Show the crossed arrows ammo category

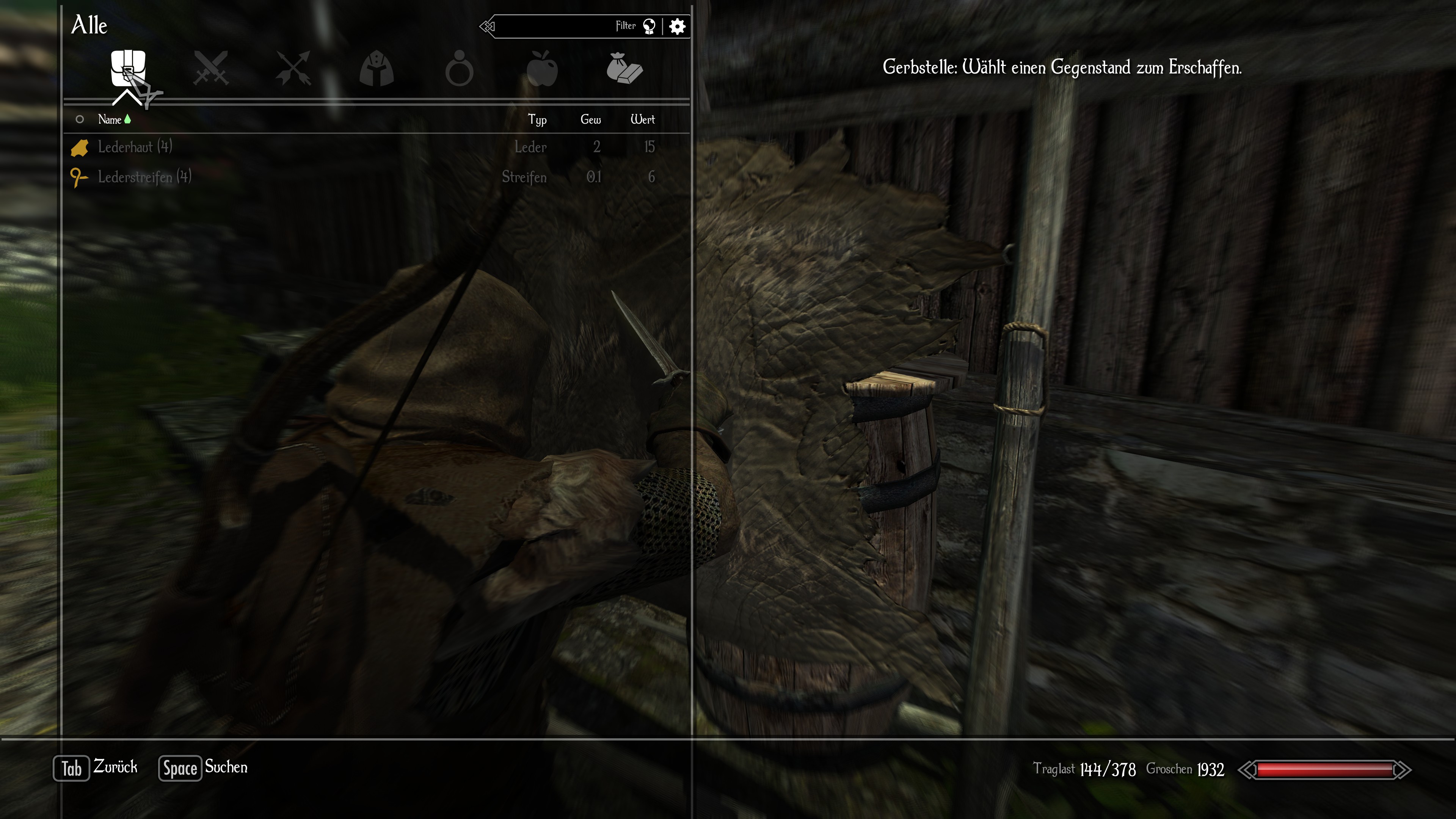(x=293, y=68)
